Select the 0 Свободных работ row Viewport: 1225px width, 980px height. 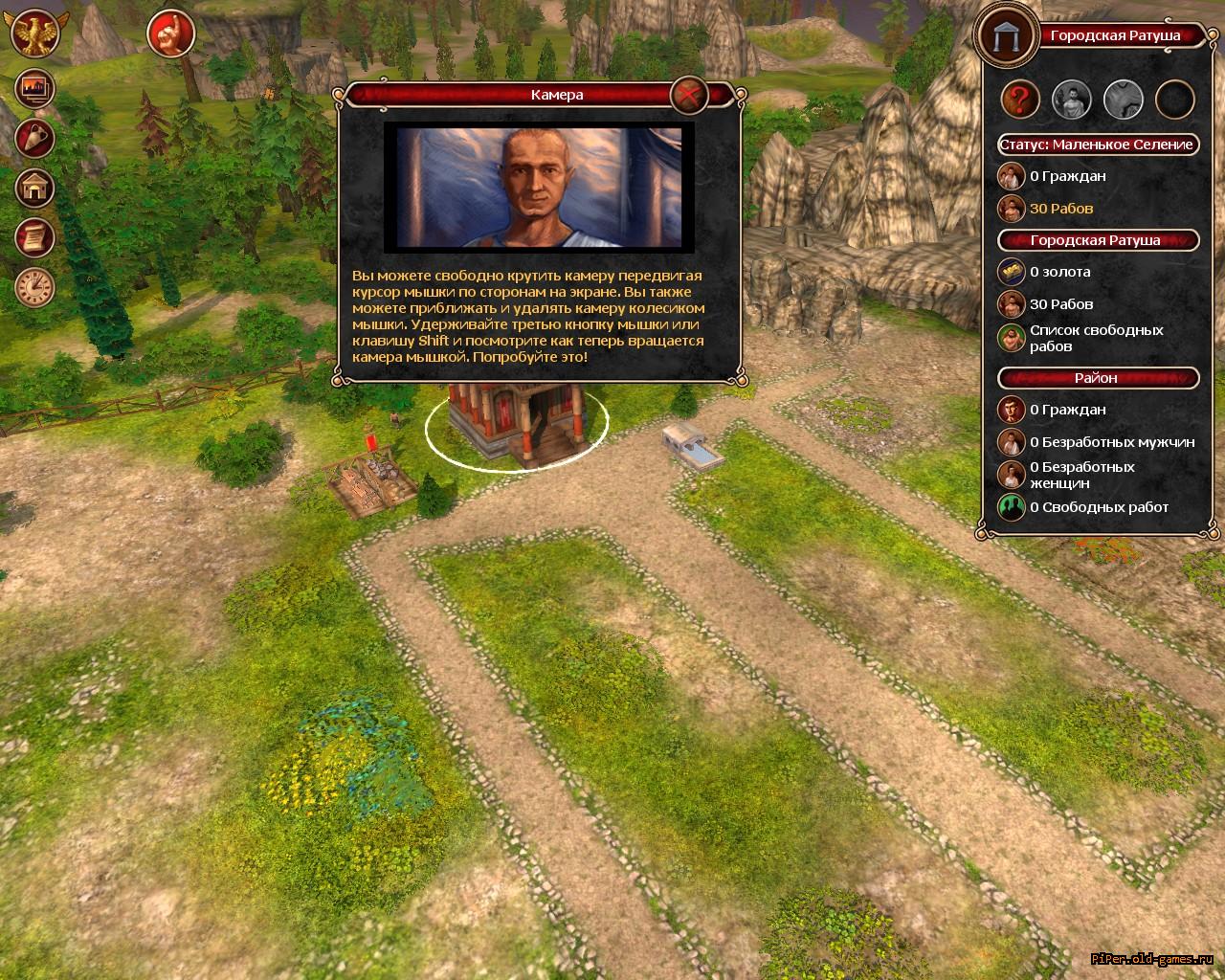pyautogui.click(x=1099, y=507)
